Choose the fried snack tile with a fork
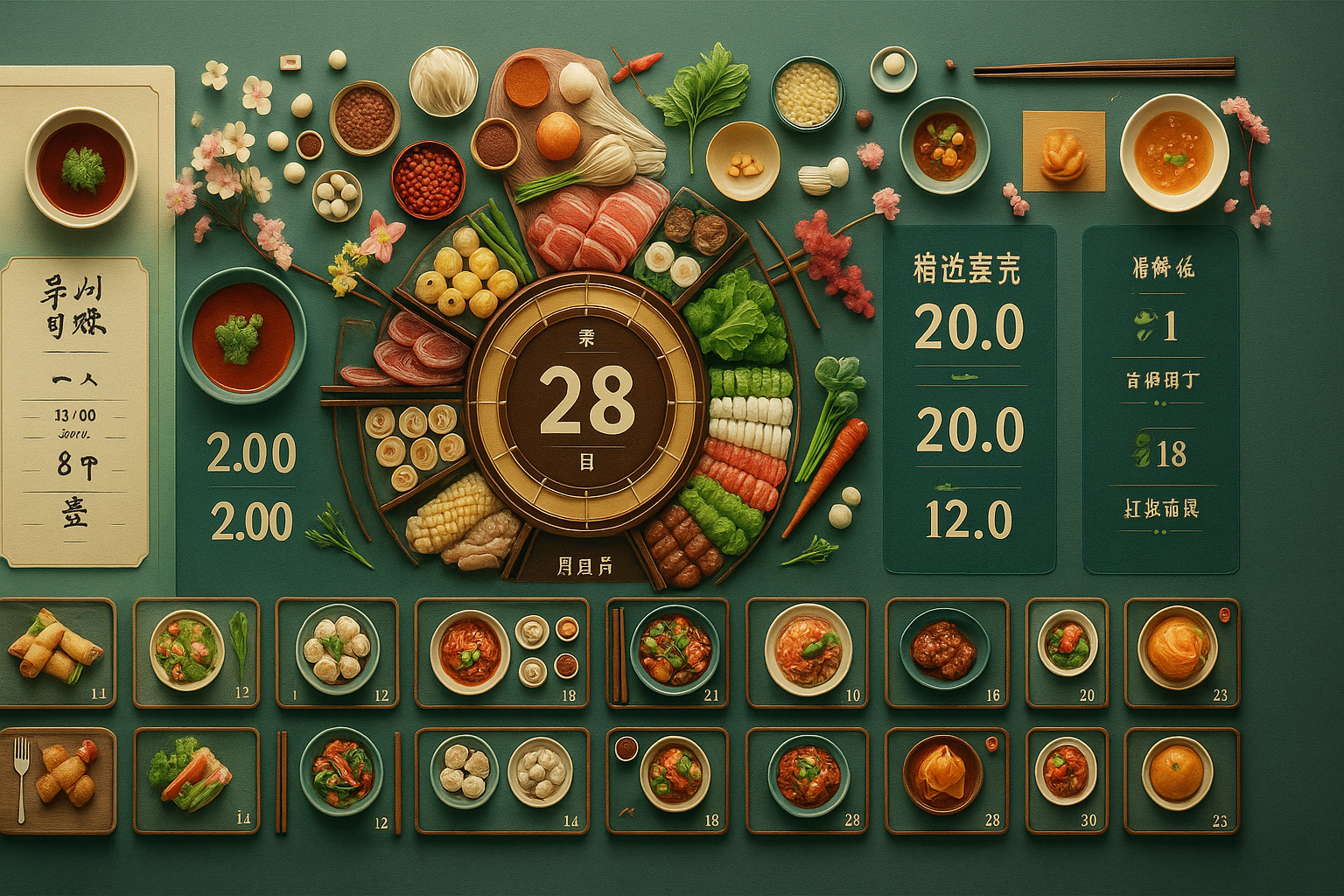The image size is (1344, 896). [56, 780]
